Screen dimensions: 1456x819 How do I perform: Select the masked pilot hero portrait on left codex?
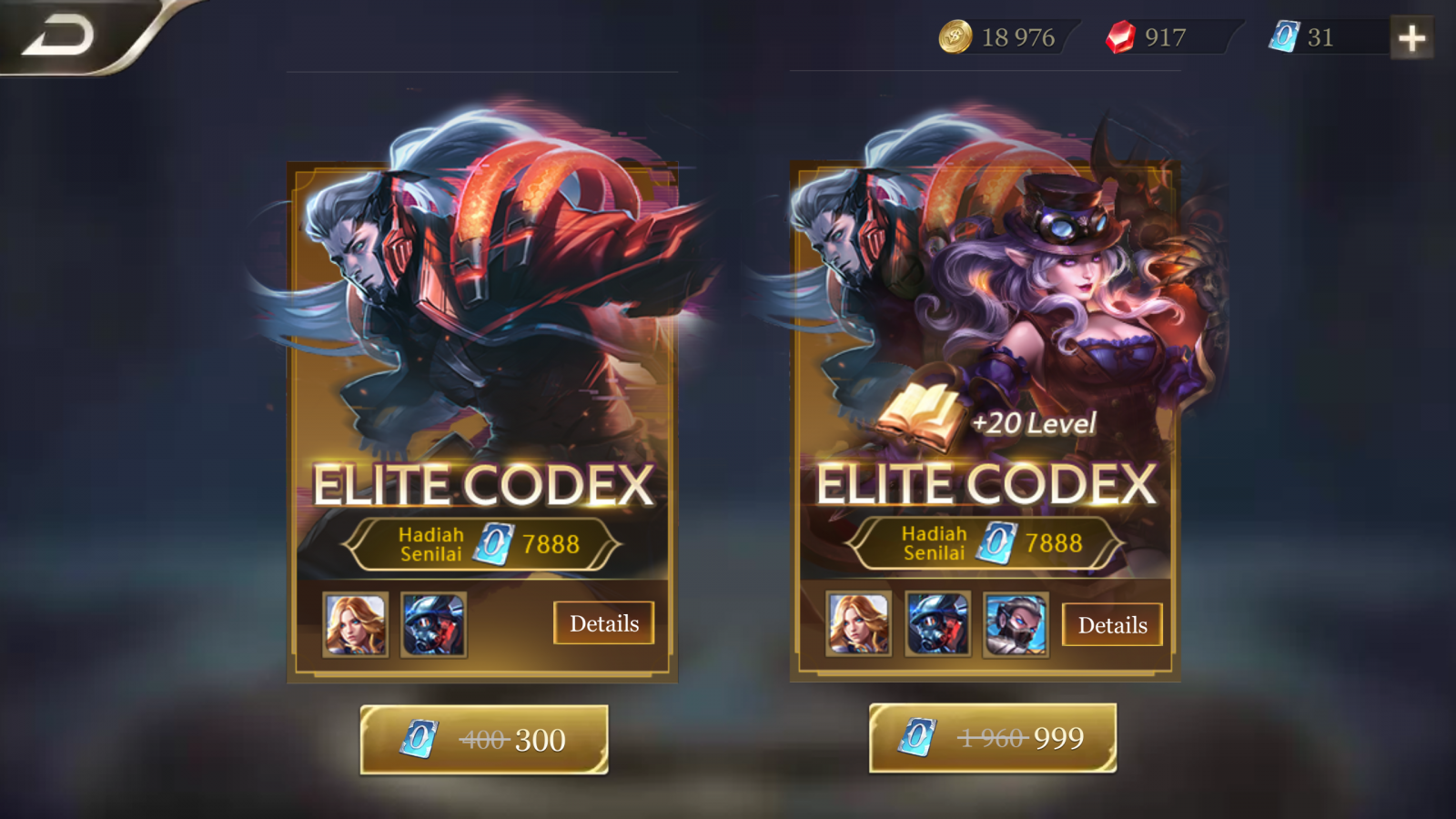pos(435,626)
